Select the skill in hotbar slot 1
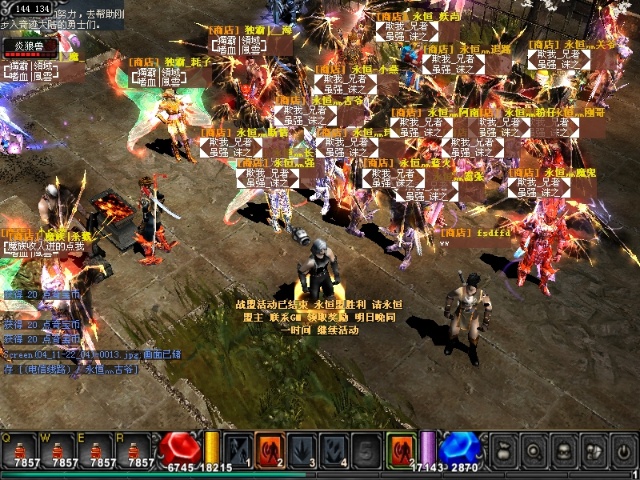The width and height of the screenshot is (640, 480). tap(237, 450)
